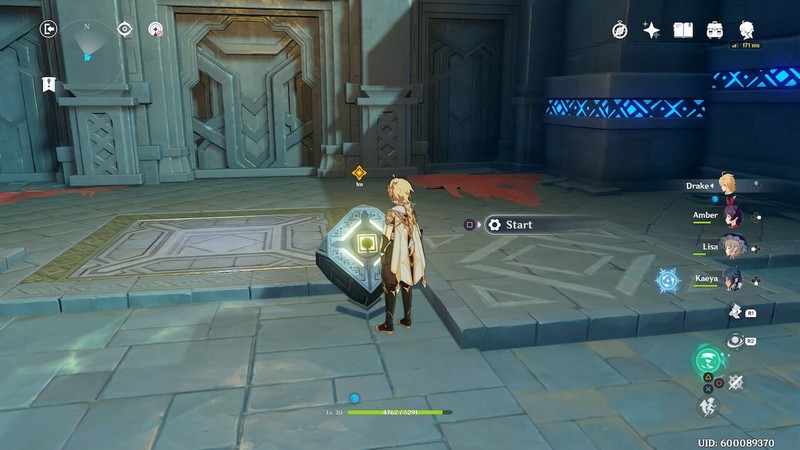Open the quest marker bookmark icon
800x450 pixels.
pos(48,84)
